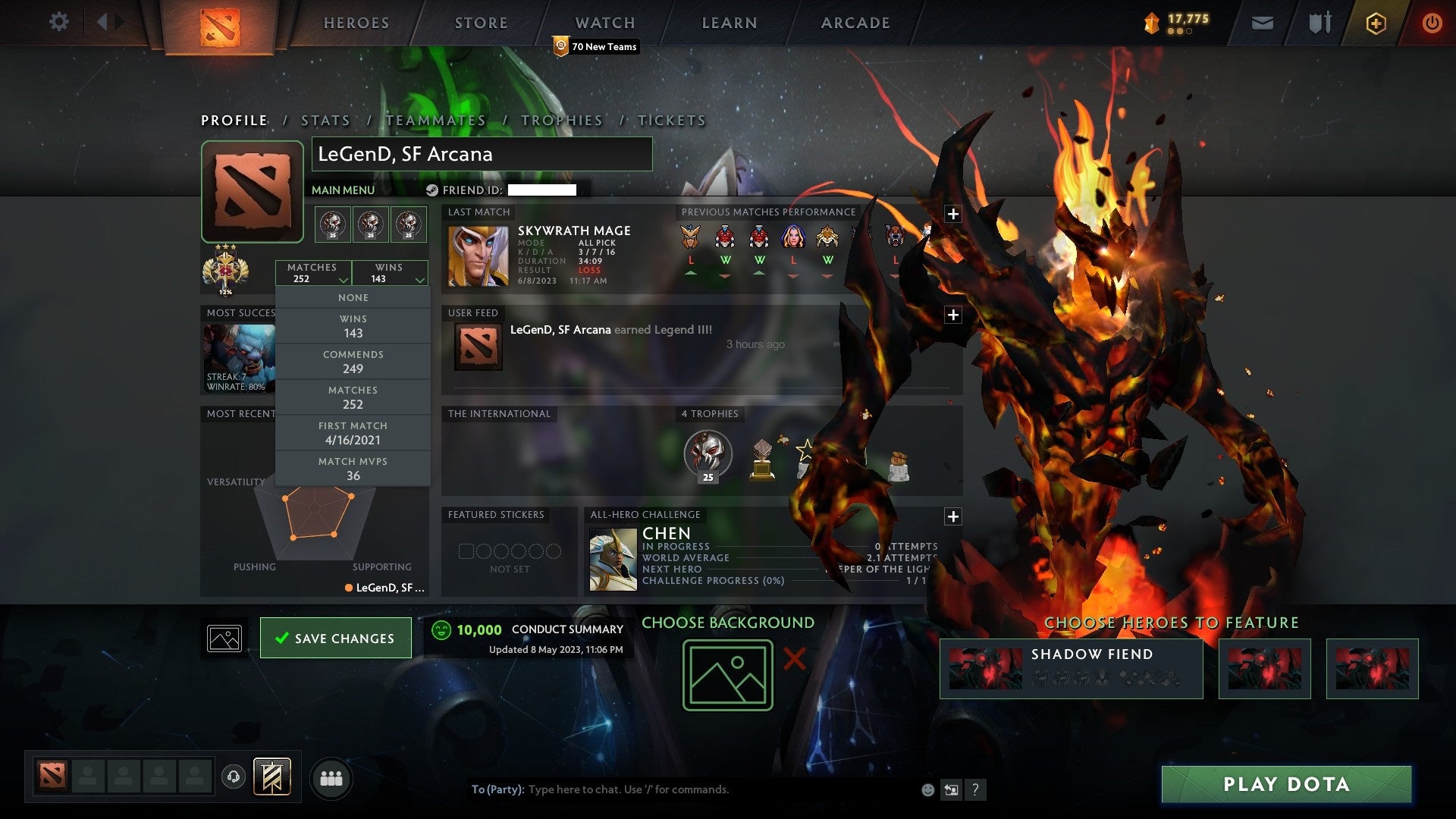Open the emoticon picker in the chat bar
1456x819 pixels.
point(927,789)
